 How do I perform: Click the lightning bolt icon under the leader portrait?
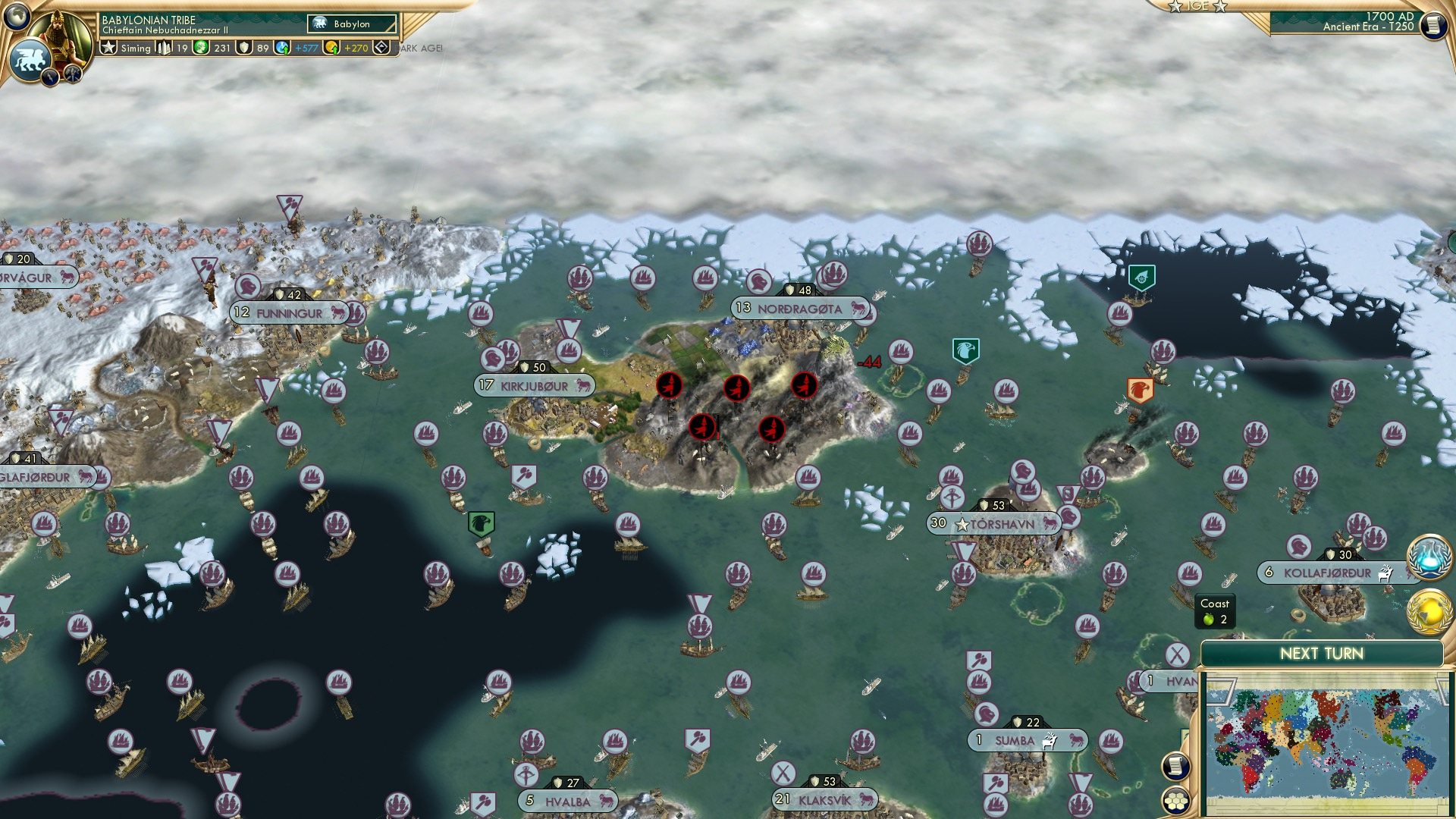point(49,76)
